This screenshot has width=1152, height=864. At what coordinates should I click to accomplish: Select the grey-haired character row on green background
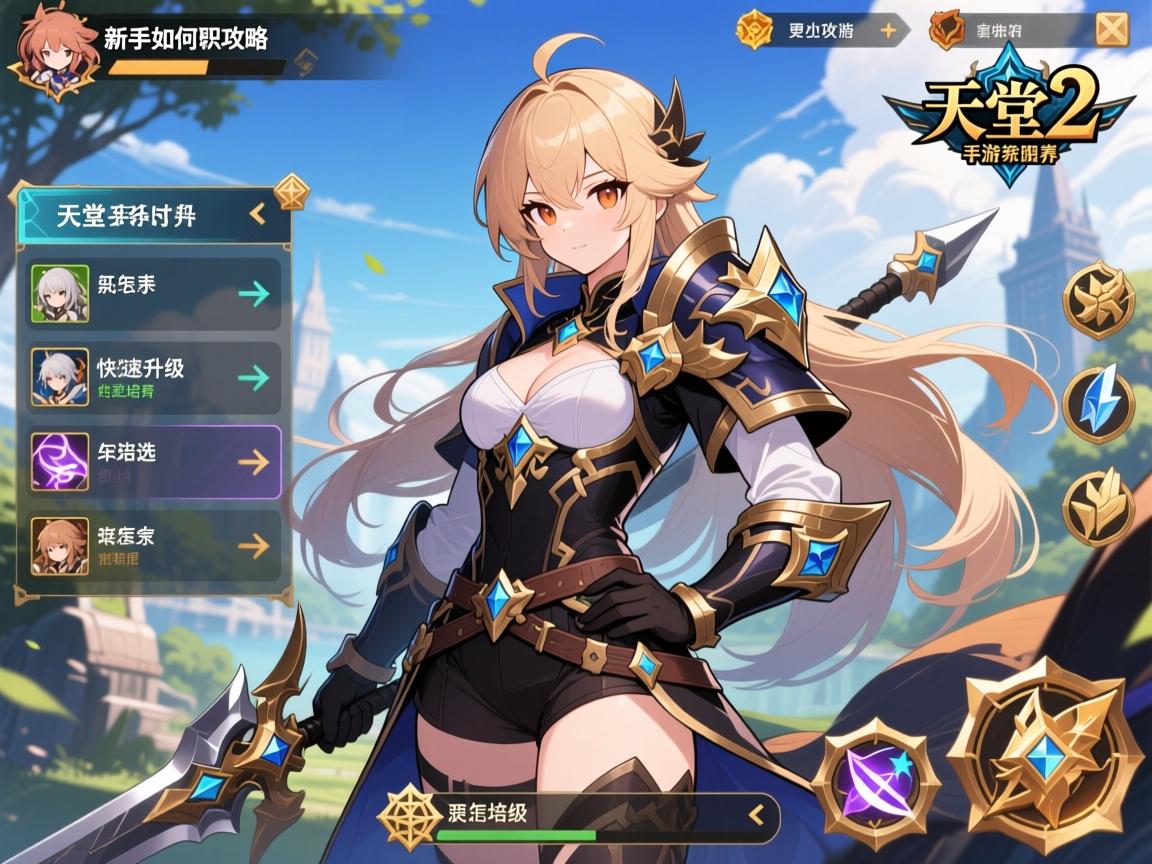point(155,293)
